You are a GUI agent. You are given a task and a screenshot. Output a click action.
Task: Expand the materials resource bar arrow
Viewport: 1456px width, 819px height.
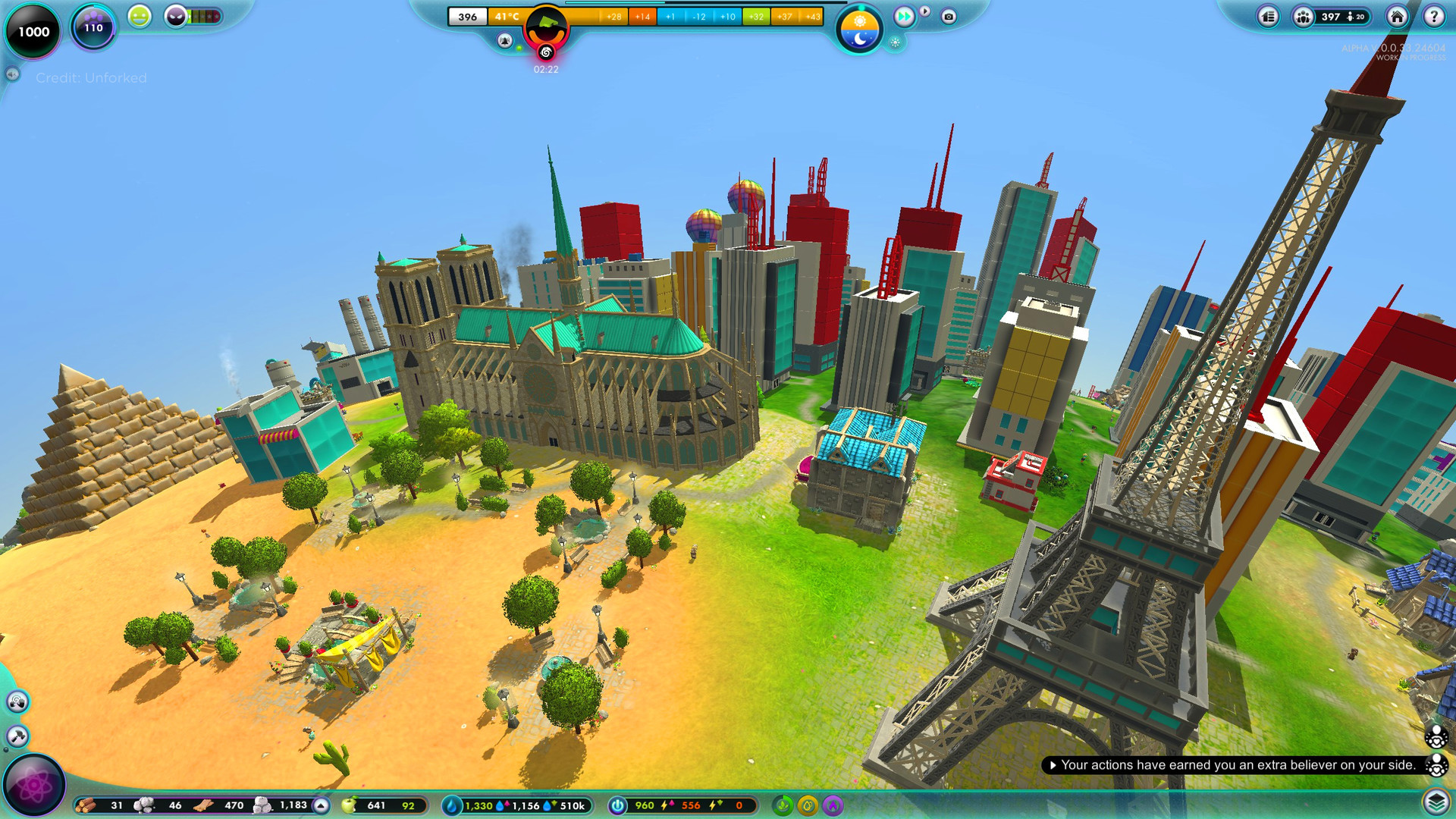point(322,805)
